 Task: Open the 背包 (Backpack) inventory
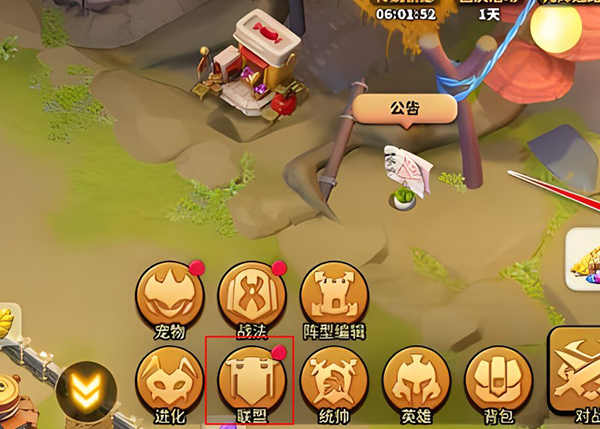(497, 382)
